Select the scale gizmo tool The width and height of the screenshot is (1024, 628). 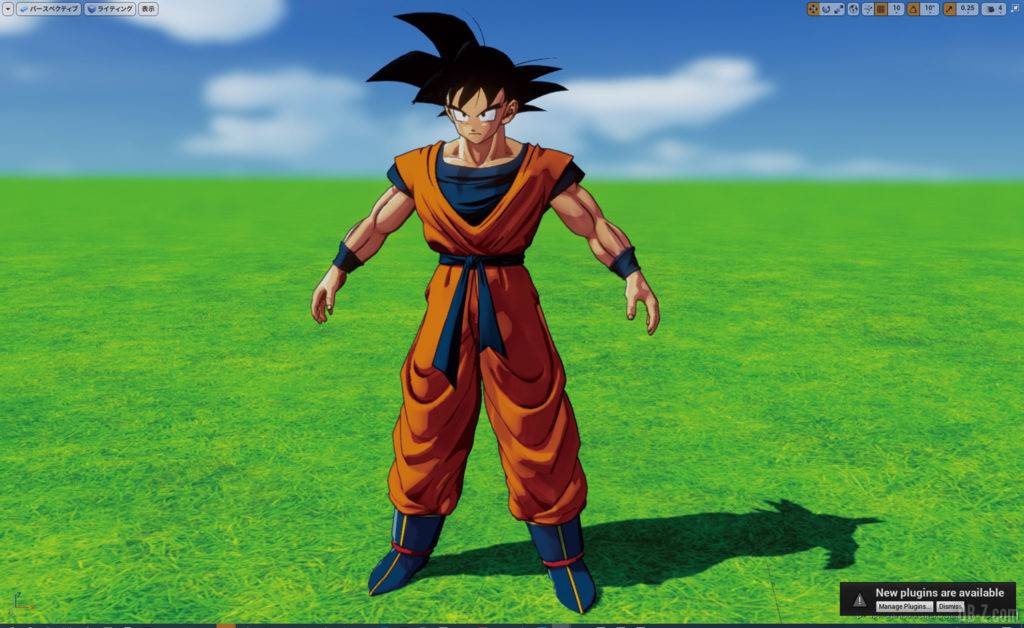tap(839, 9)
